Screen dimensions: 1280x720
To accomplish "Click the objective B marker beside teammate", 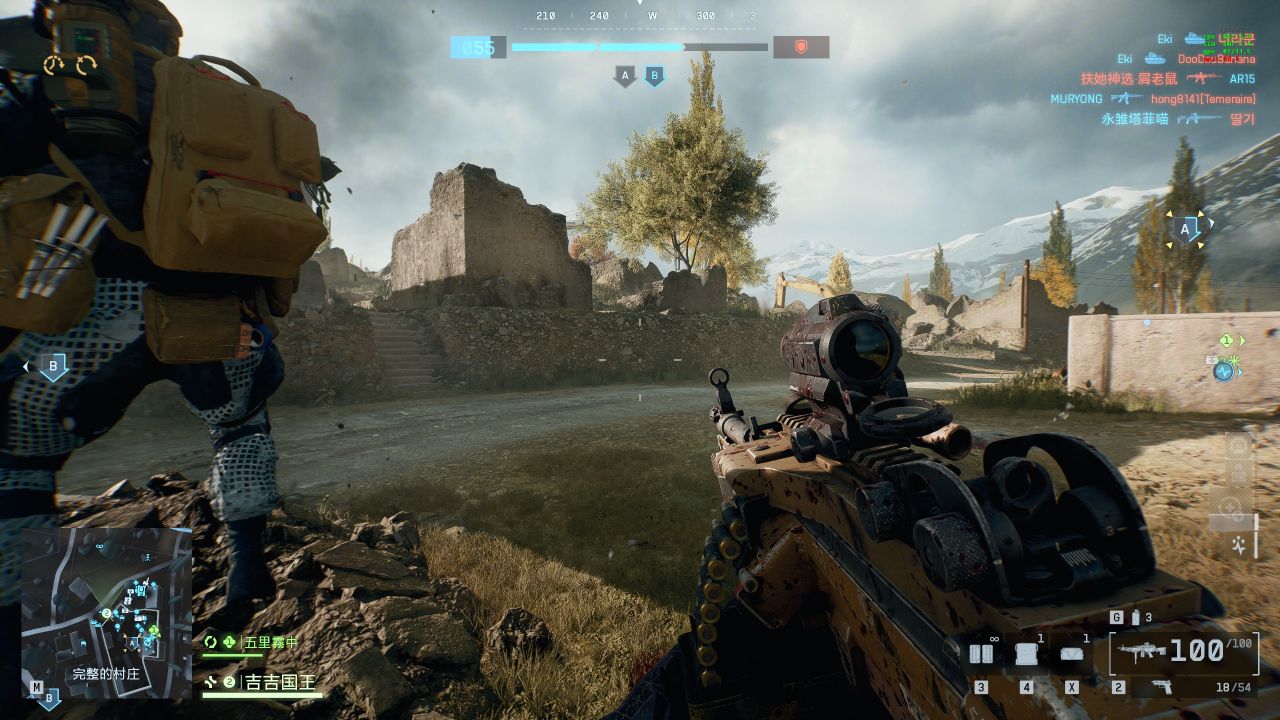I will 53,366.
